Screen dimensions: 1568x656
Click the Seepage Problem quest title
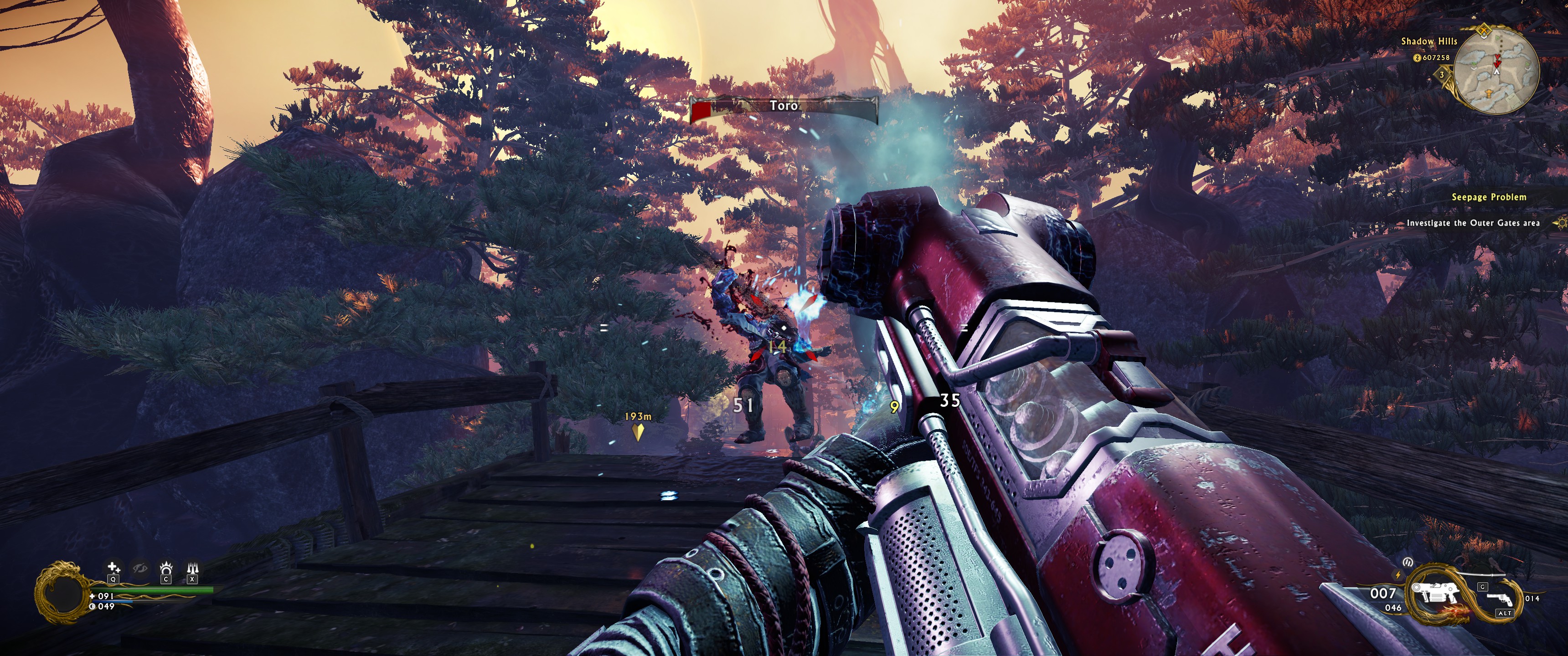(x=1488, y=197)
